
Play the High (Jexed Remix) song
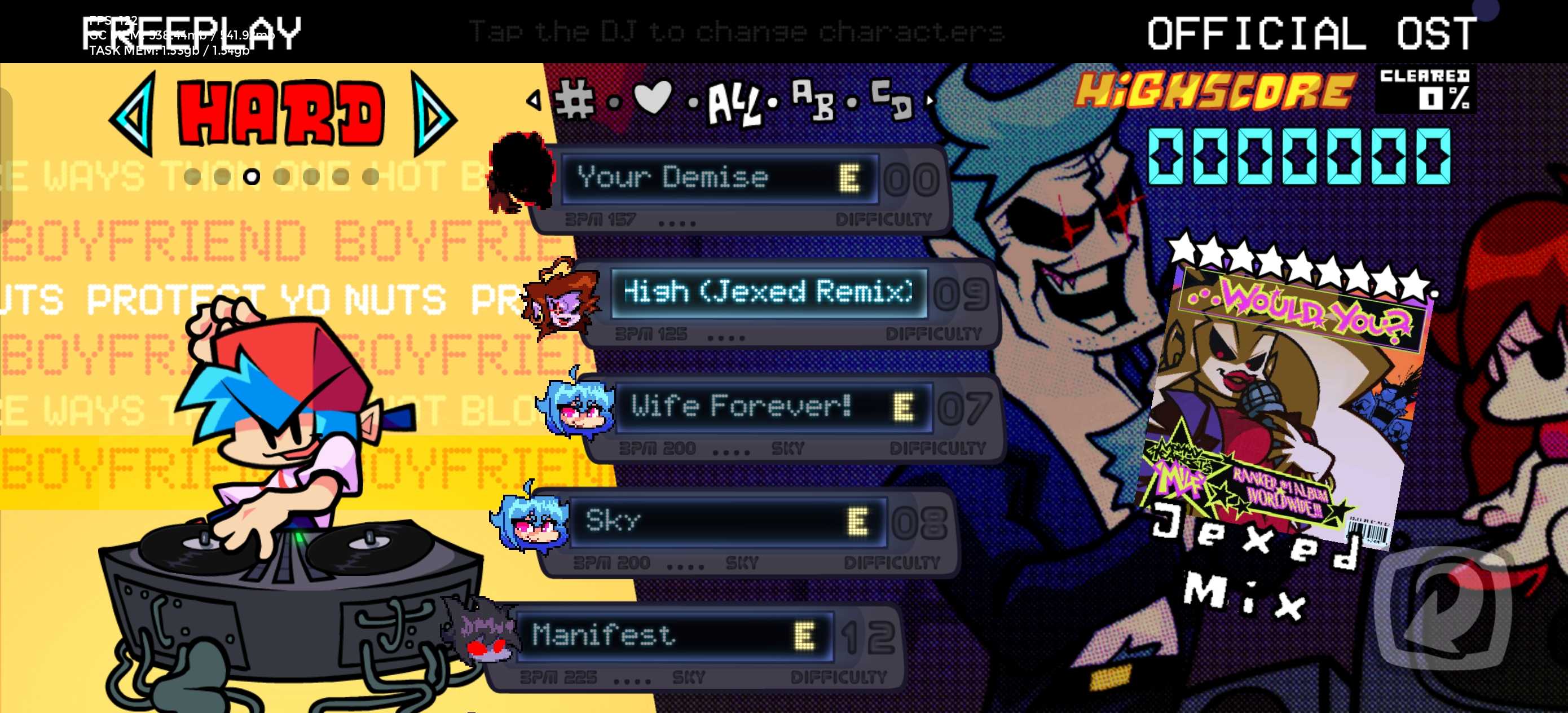point(768,293)
